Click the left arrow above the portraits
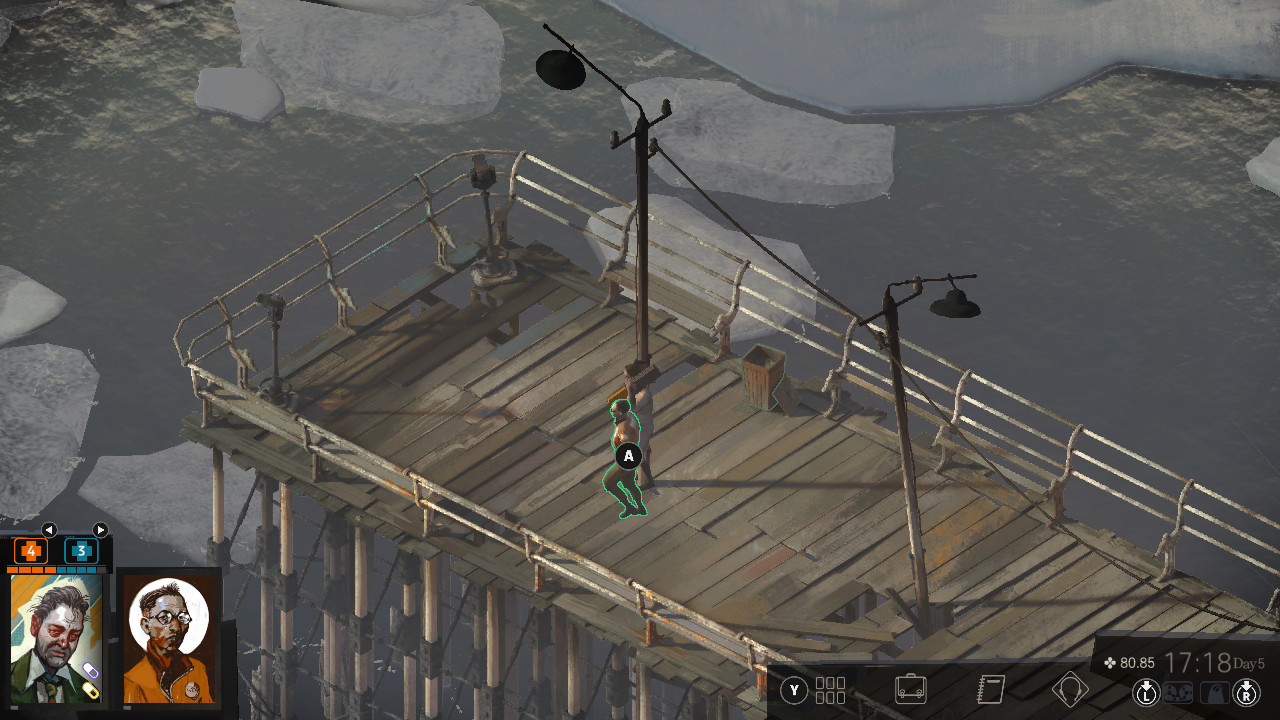Viewport: 1280px width, 720px height. 48,530
